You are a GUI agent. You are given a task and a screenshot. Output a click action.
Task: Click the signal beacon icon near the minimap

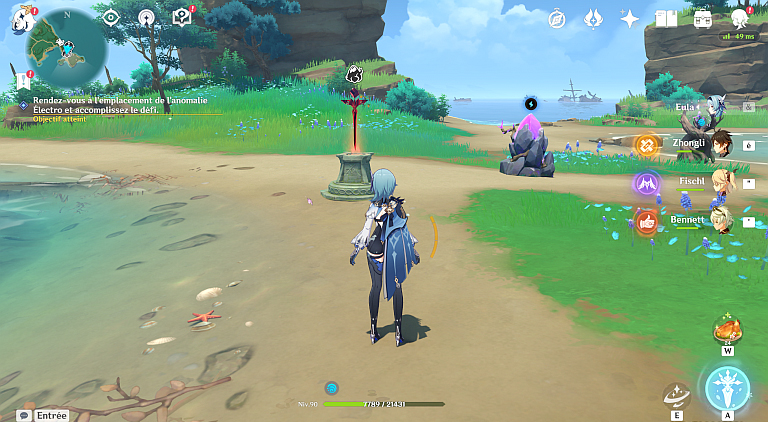(x=146, y=17)
